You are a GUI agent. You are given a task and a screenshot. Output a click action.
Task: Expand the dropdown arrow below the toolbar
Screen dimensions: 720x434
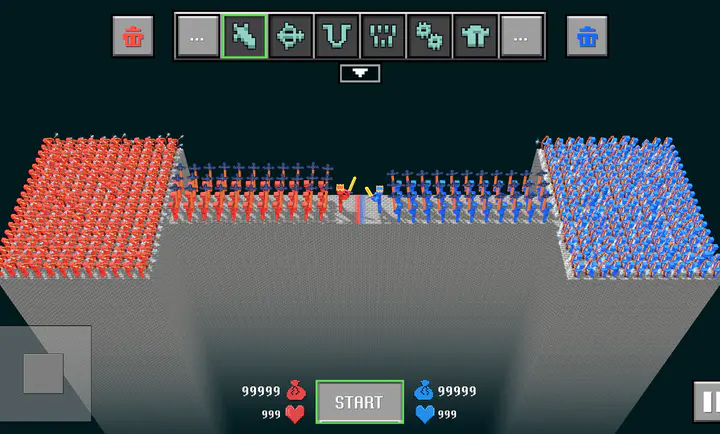coord(359,73)
